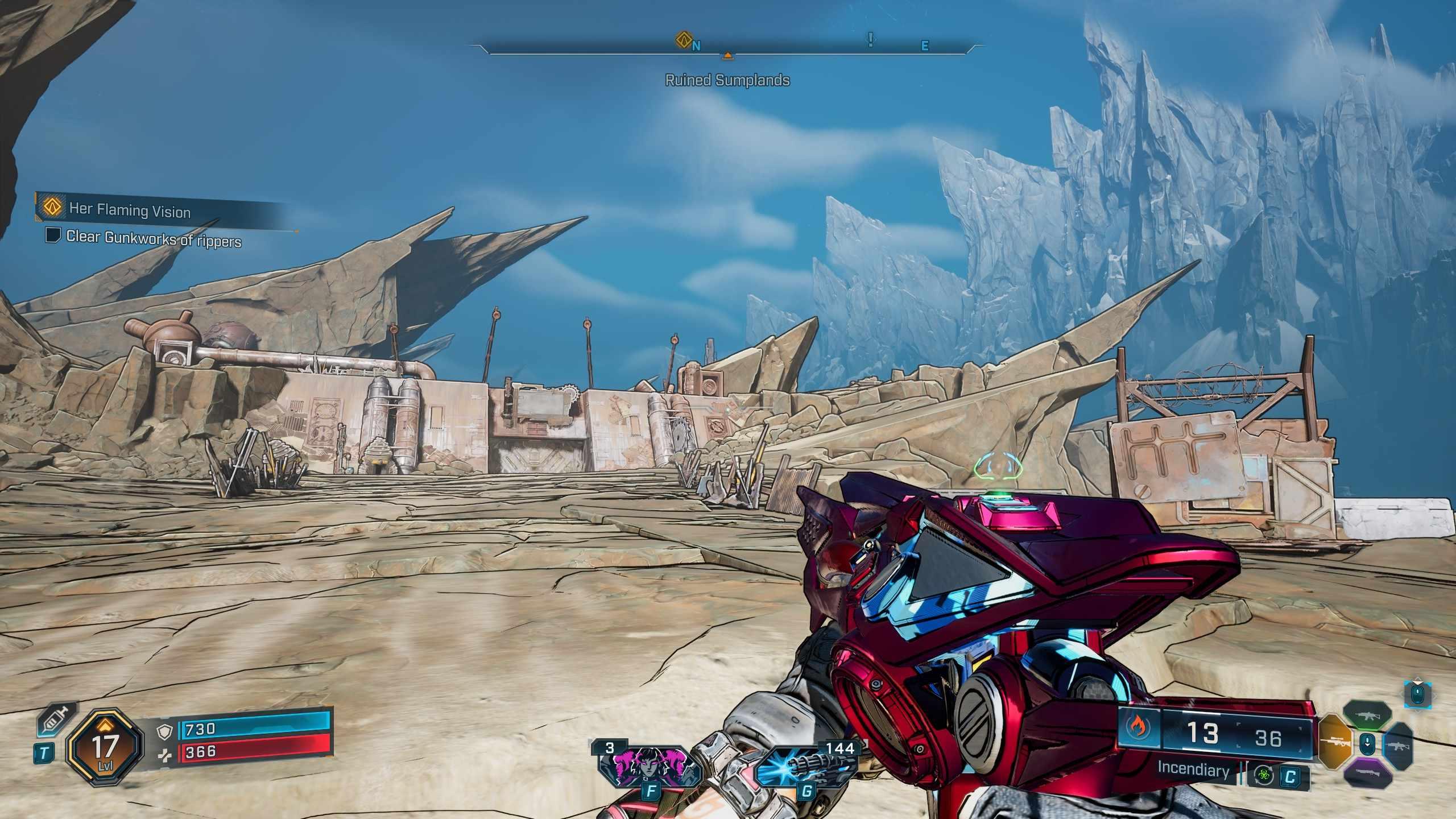Choose the blue-bordered assault rifle slot
The image size is (1456, 819).
(x=1399, y=744)
